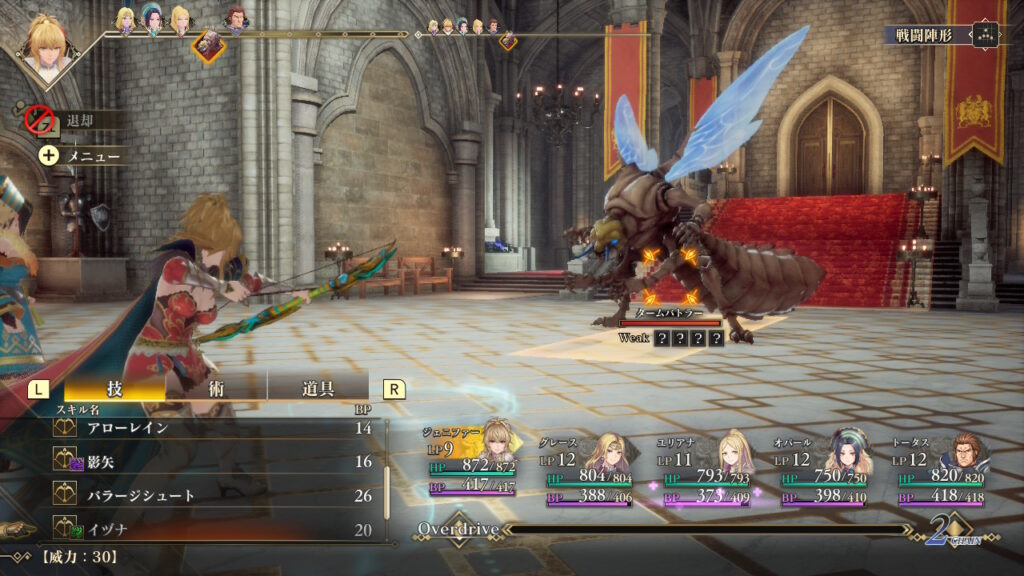Image resolution: width=1024 pixels, height=576 pixels.
Task: Switch to the 術 spells tab
Action: click(x=216, y=389)
